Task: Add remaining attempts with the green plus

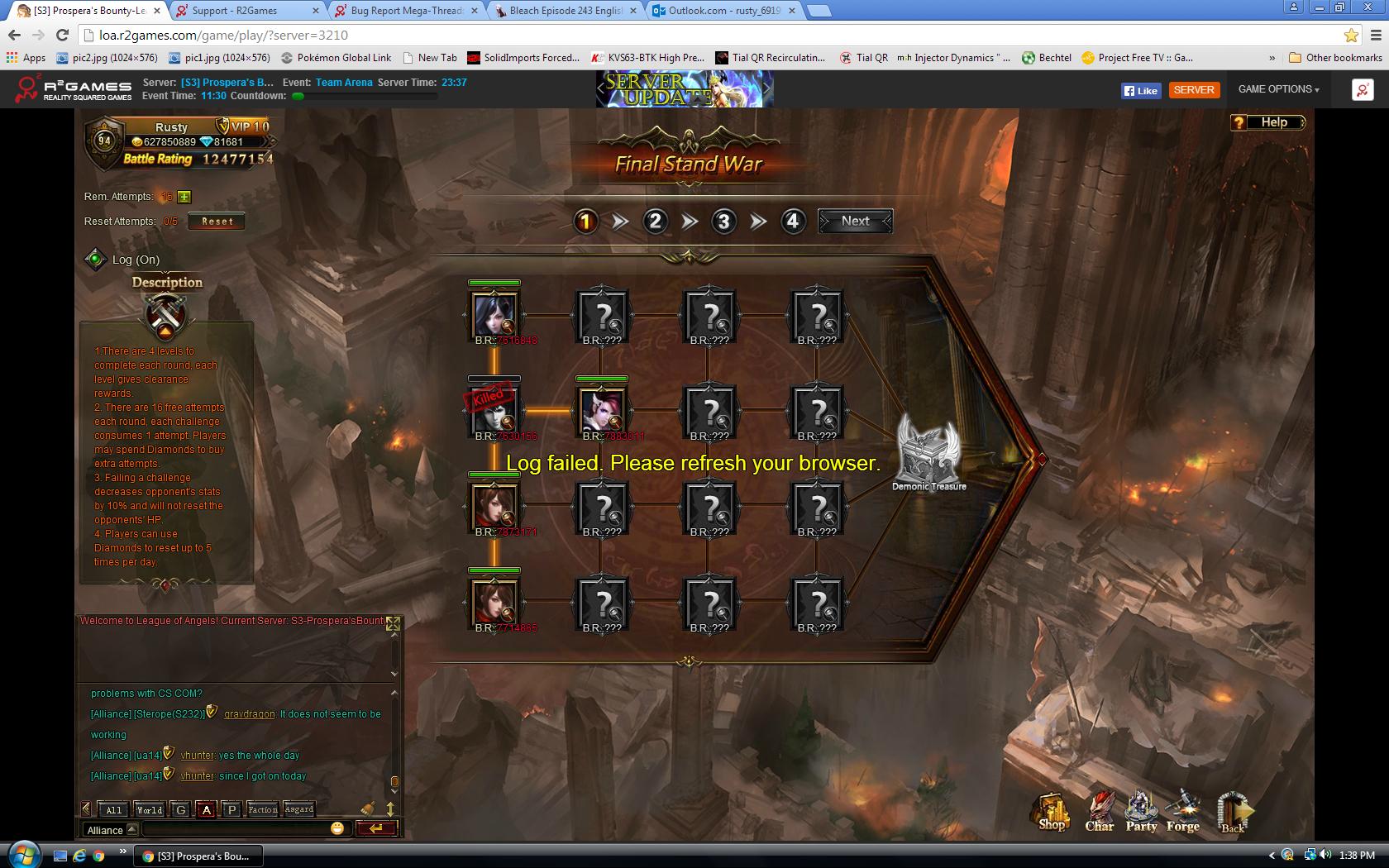Action: click(184, 197)
